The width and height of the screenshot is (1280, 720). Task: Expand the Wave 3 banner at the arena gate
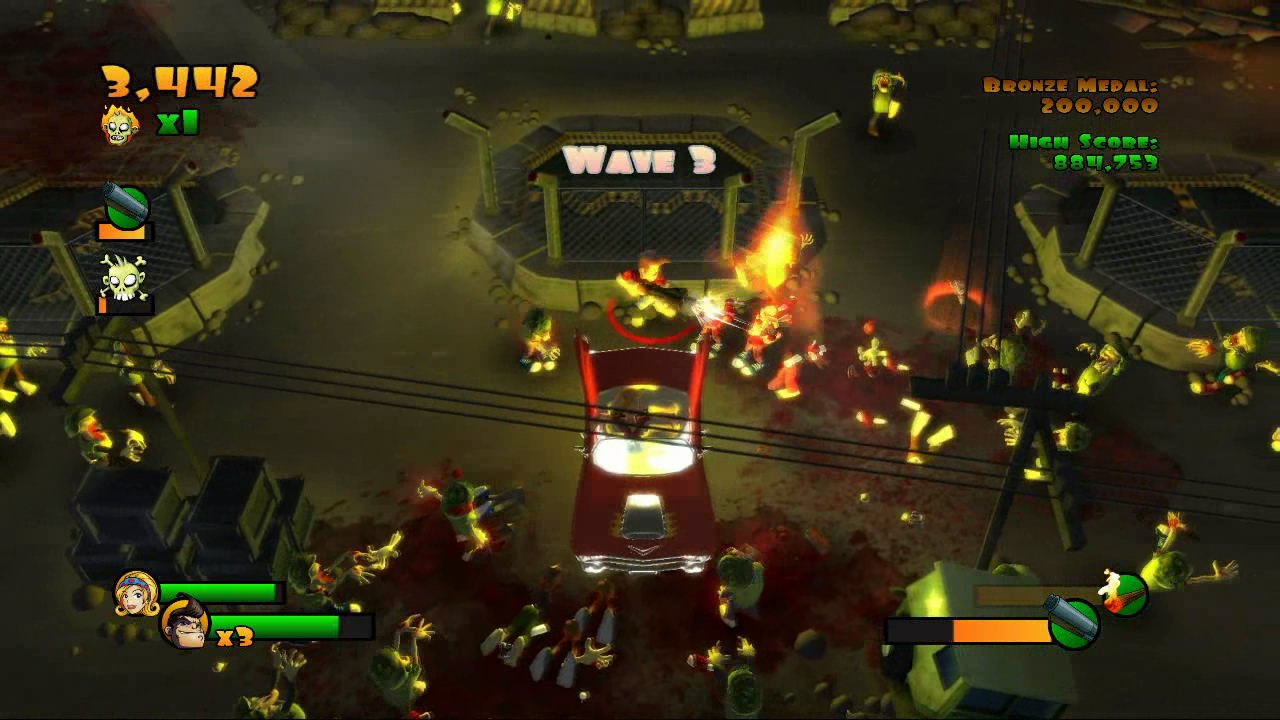(638, 157)
